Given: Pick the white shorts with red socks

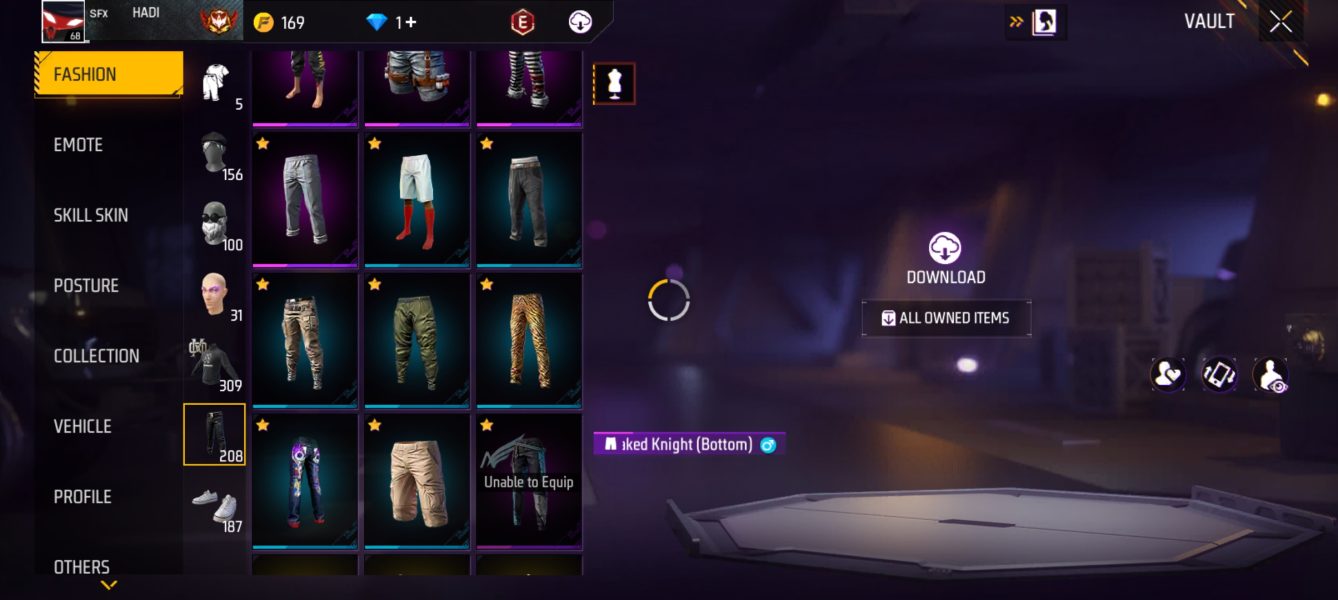Looking at the screenshot, I should click(417, 200).
